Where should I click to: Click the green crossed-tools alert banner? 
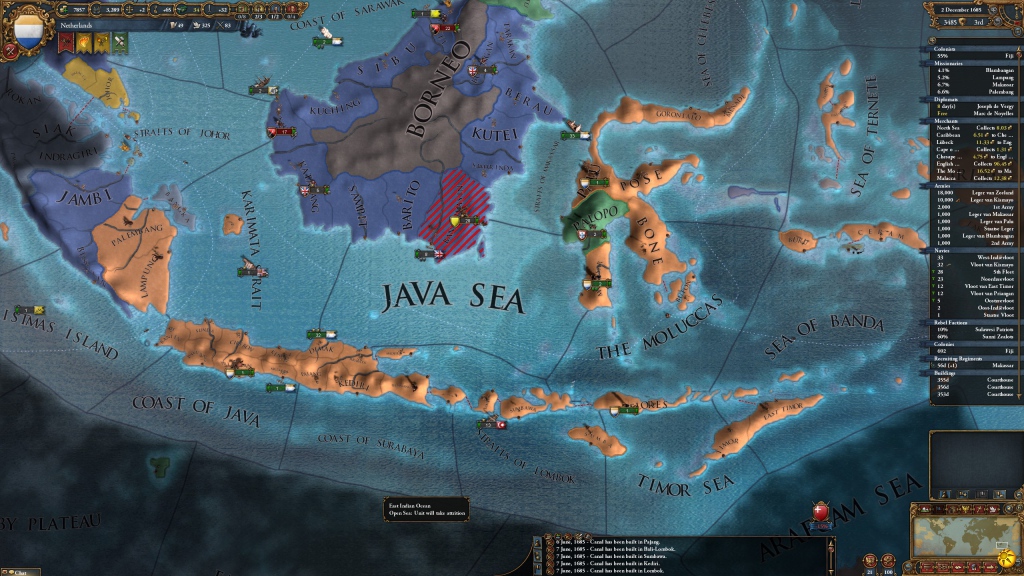(118, 43)
